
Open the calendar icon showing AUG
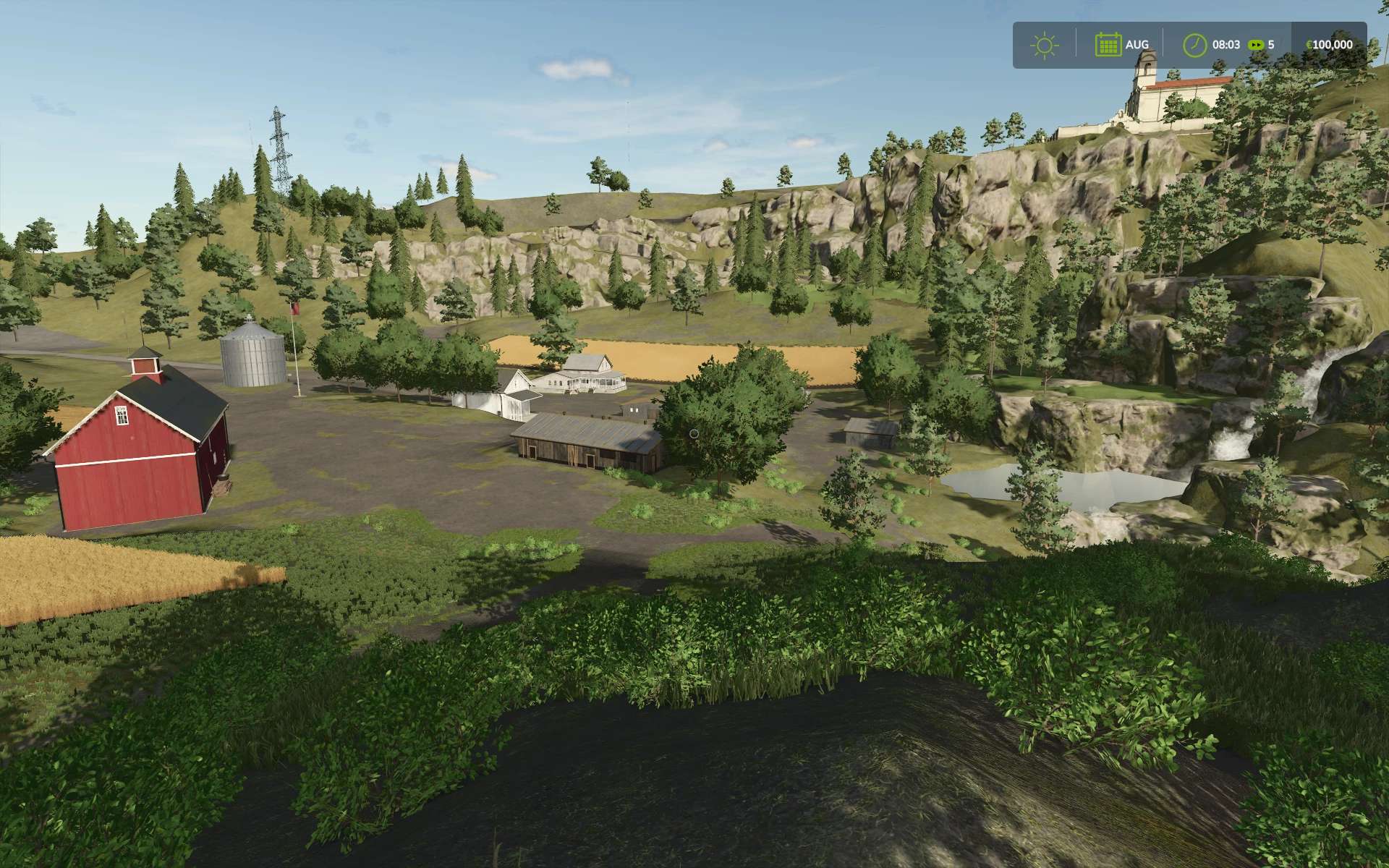coord(1108,45)
